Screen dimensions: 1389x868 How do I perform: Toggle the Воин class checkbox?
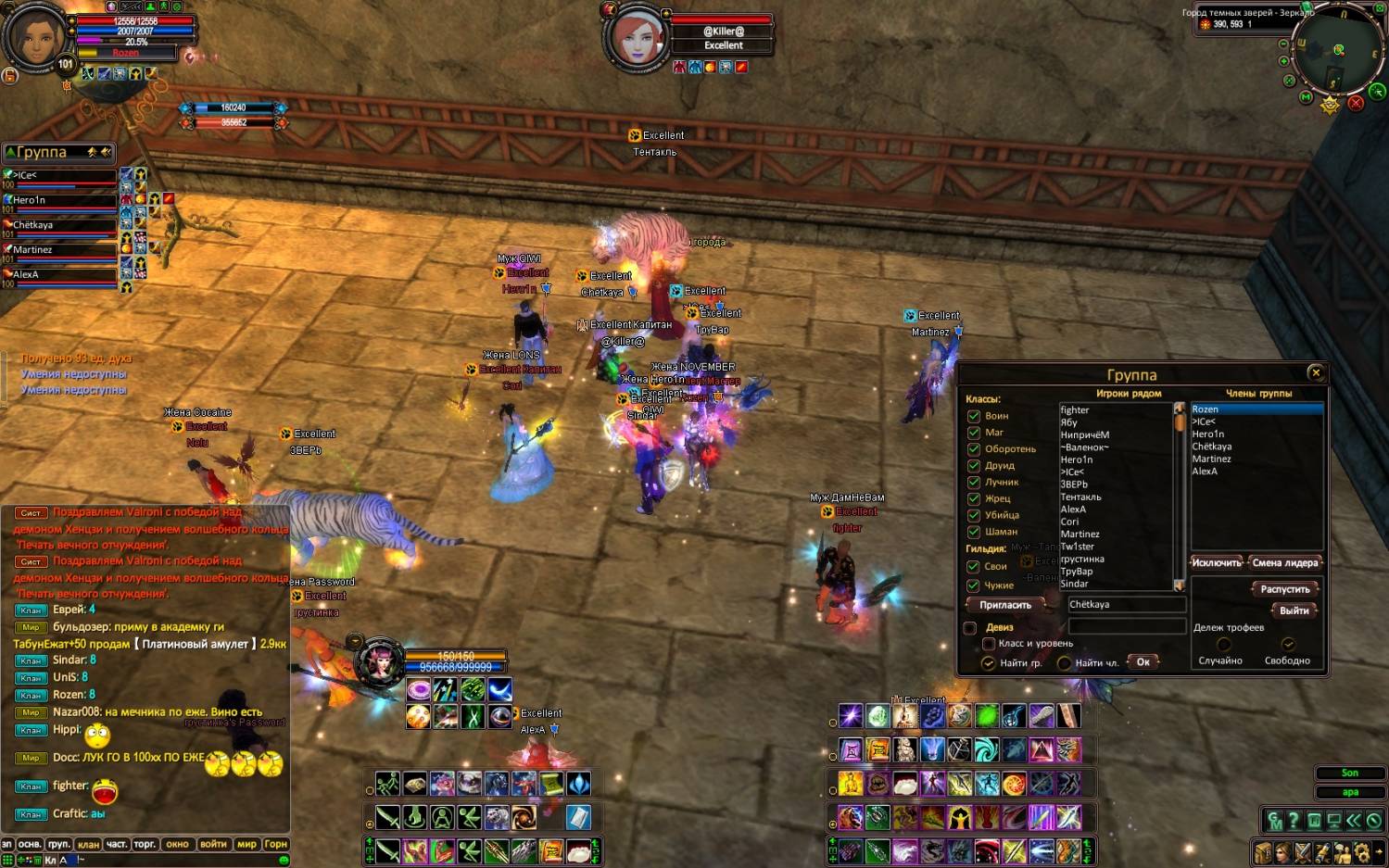[974, 416]
